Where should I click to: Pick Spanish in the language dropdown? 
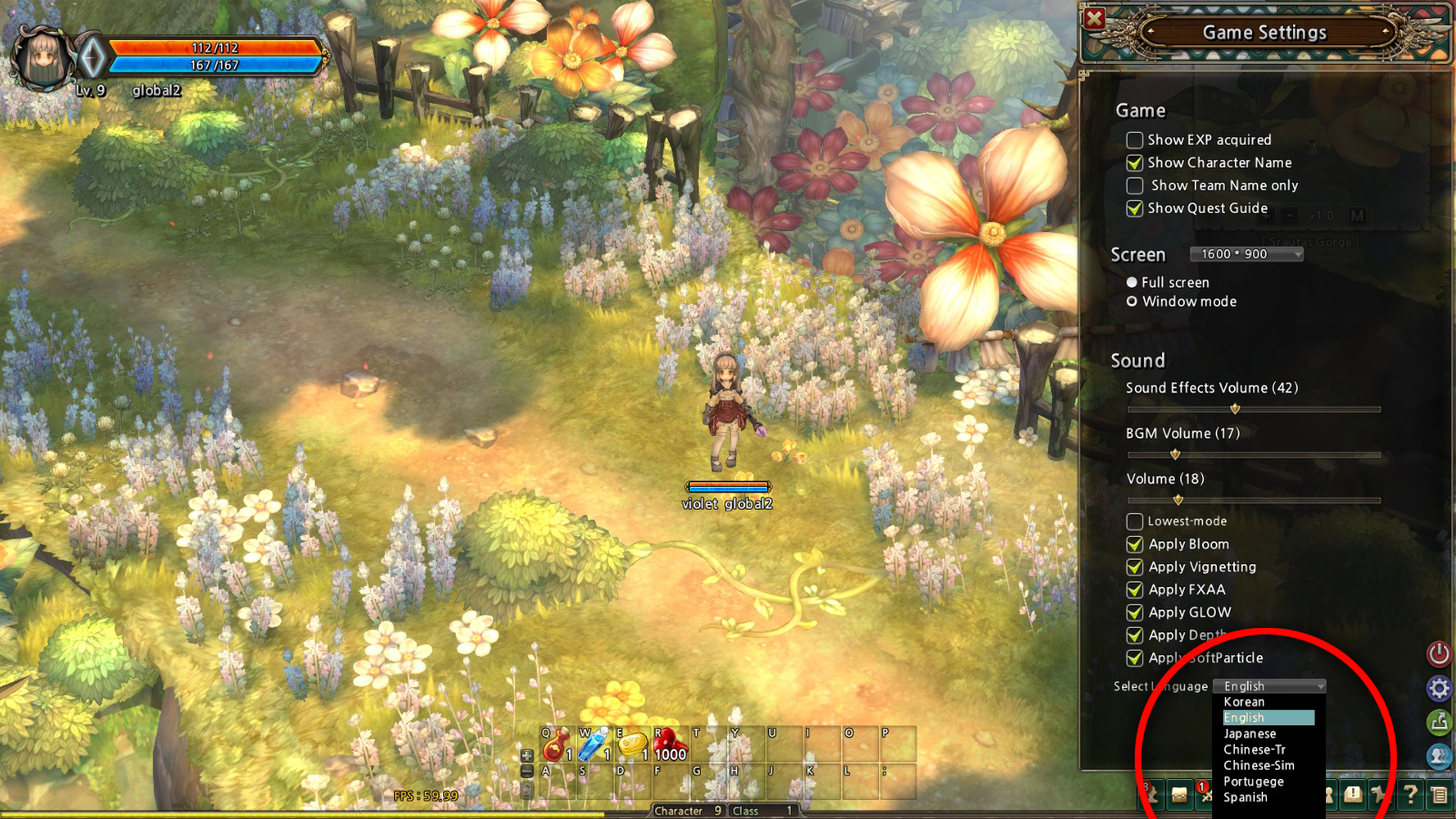(1245, 797)
